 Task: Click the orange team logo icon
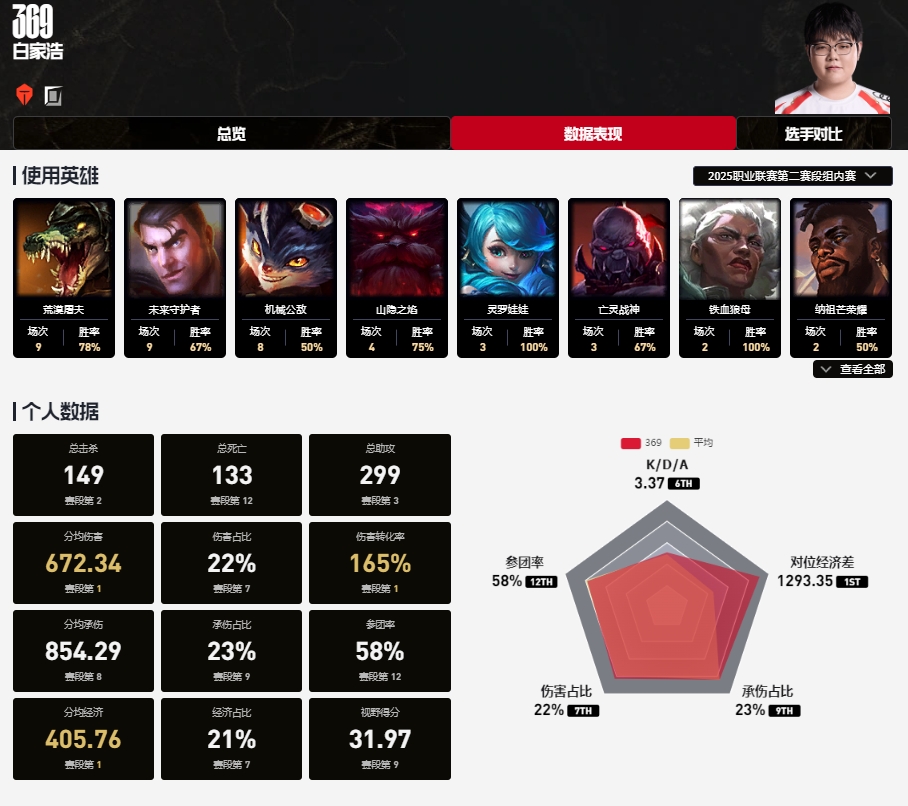pyautogui.click(x=25, y=95)
